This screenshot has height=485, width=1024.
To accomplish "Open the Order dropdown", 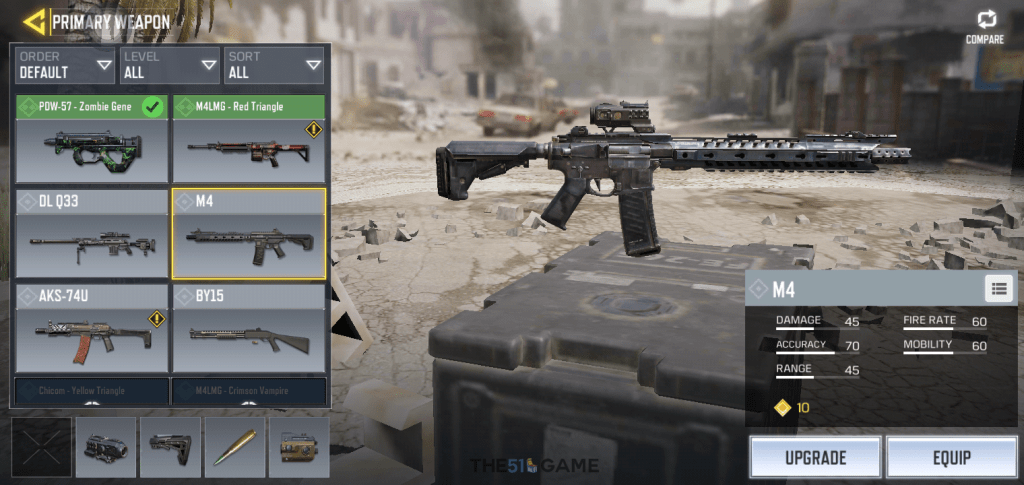I will [x=65, y=65].
